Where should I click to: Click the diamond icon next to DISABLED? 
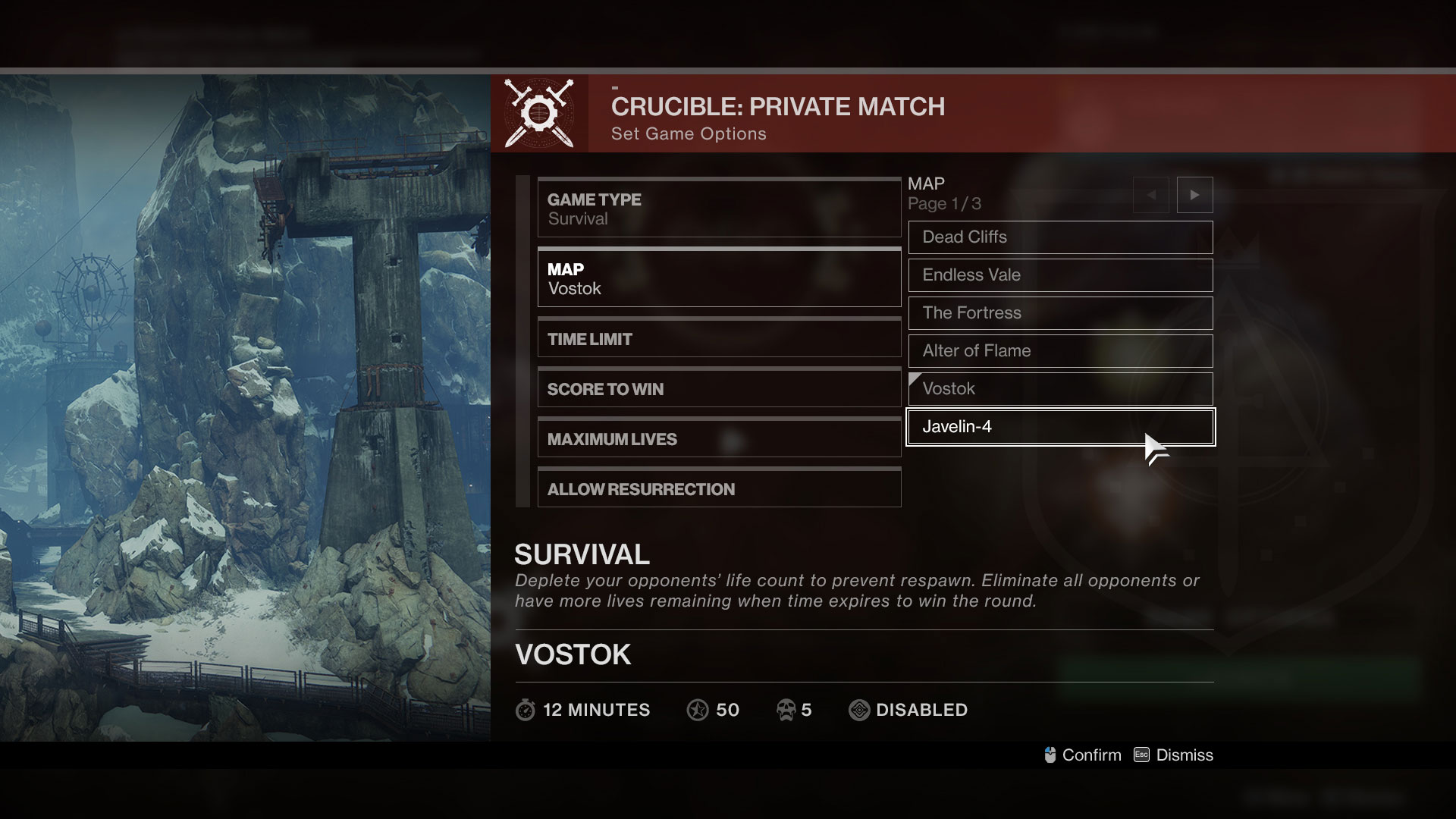click(859, 710)
